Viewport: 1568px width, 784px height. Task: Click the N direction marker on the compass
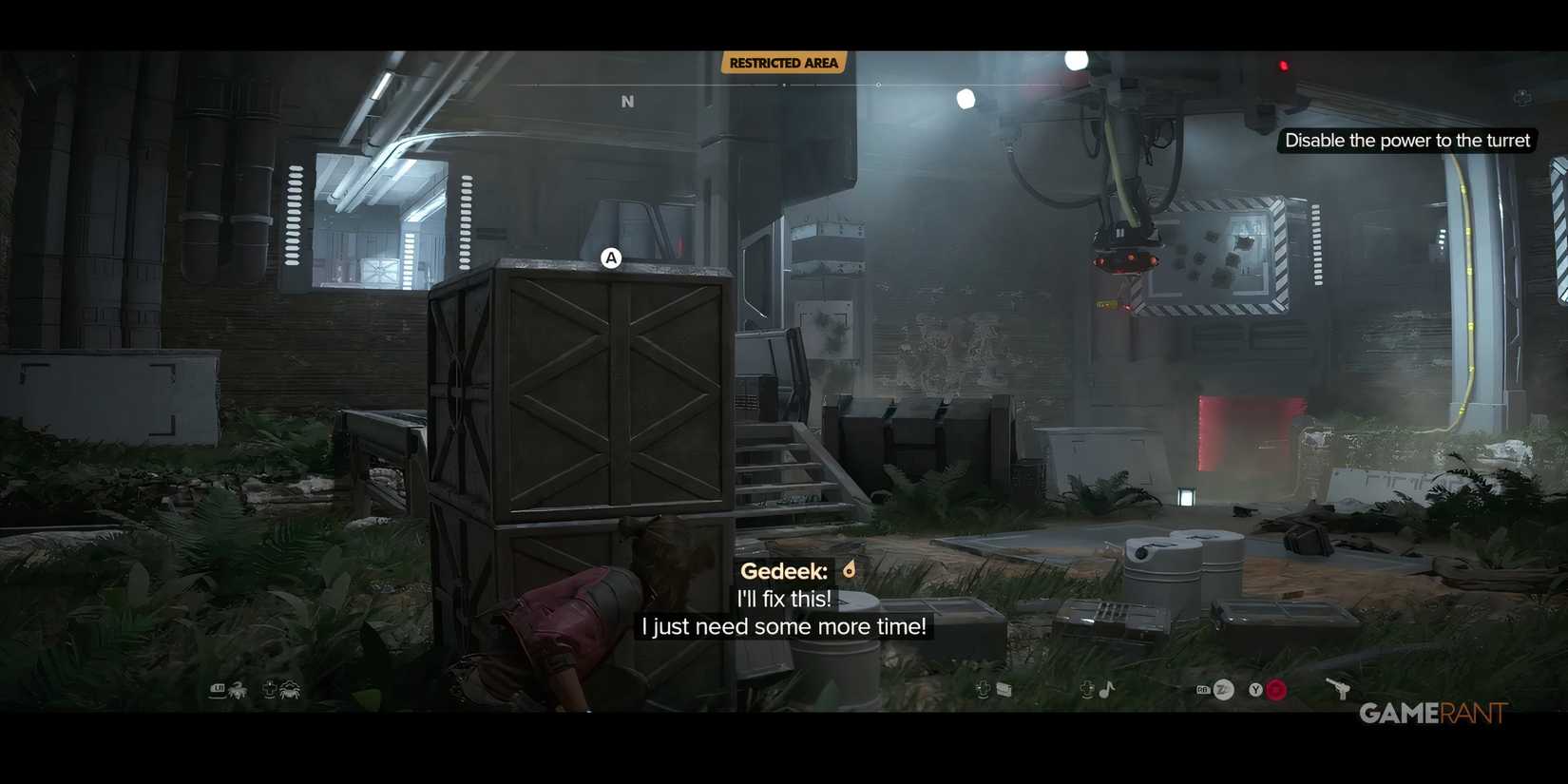click(627, 100)
